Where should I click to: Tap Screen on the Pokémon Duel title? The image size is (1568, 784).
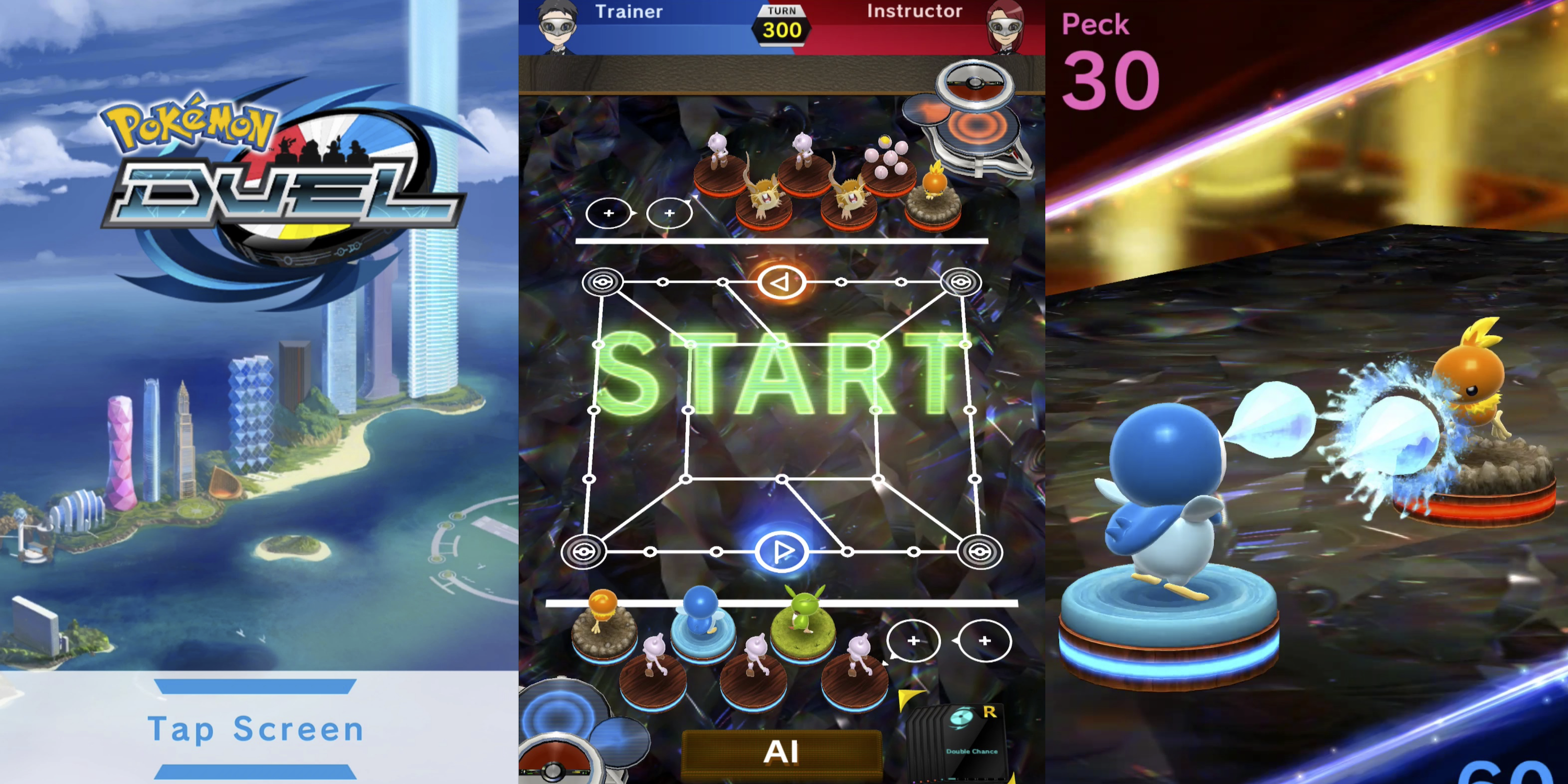tap(256, 729)
